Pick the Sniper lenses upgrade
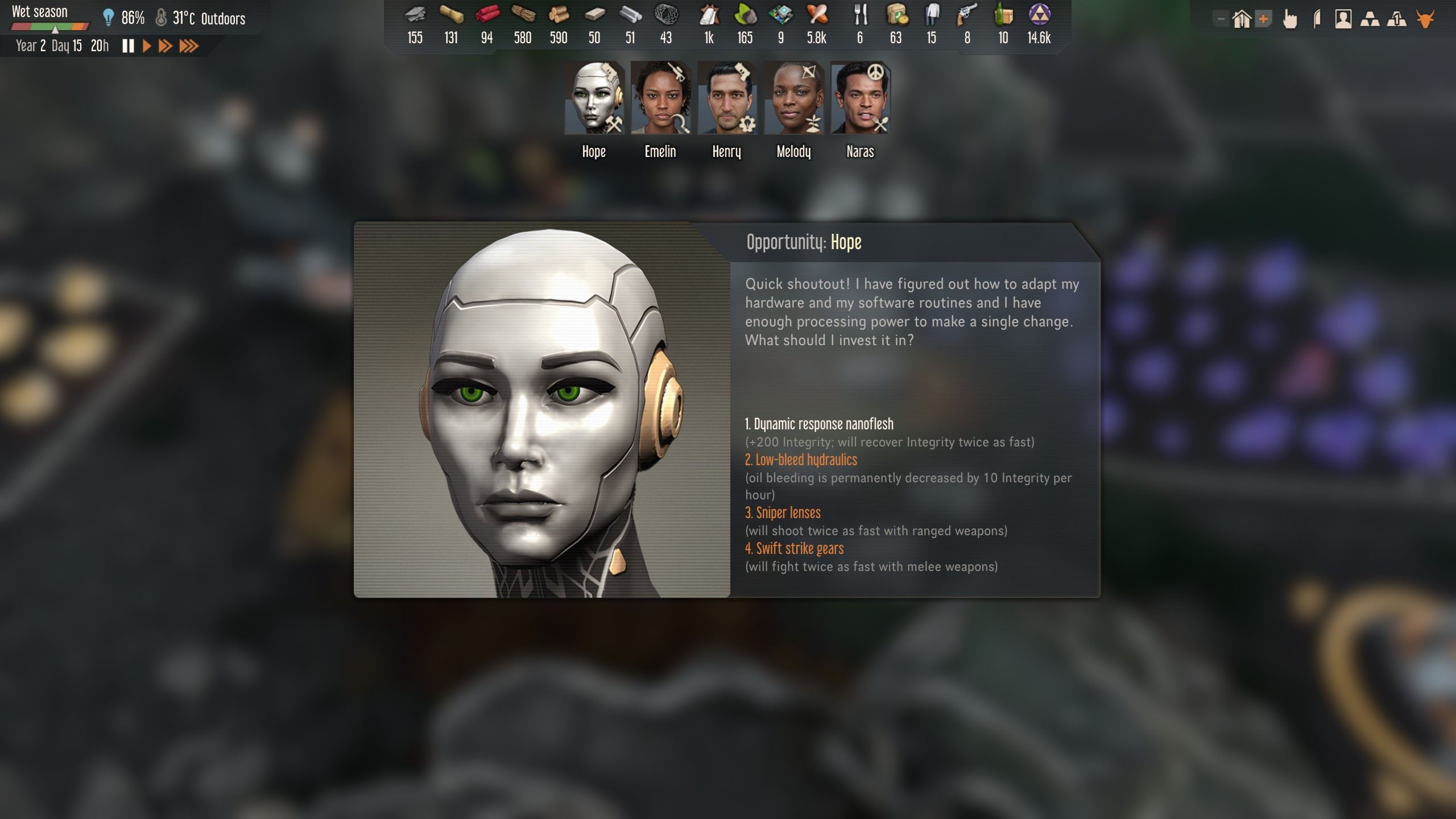This screenshot has height=819, width=1456. 783,512
